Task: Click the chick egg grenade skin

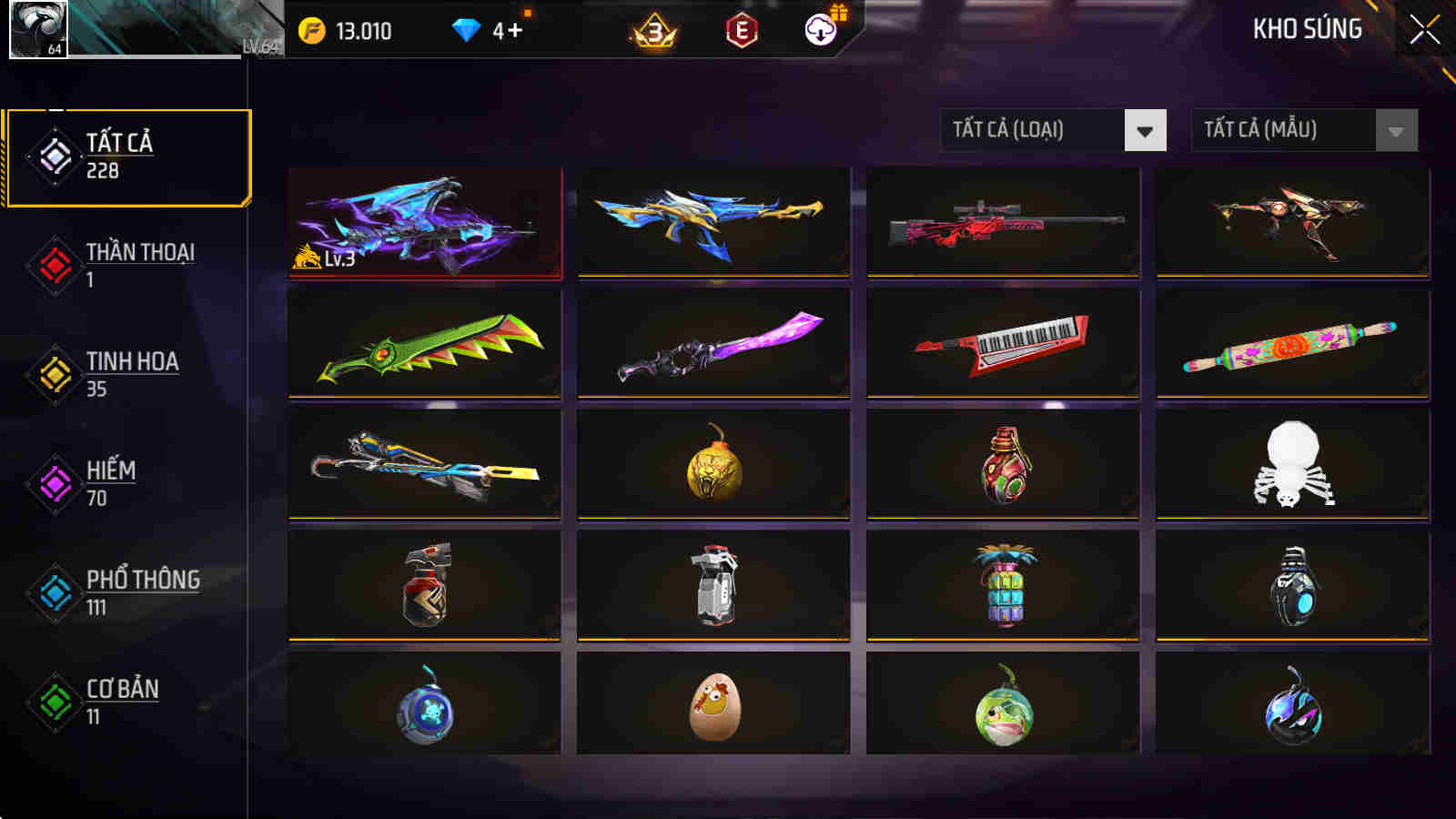Action: [712, 705]
